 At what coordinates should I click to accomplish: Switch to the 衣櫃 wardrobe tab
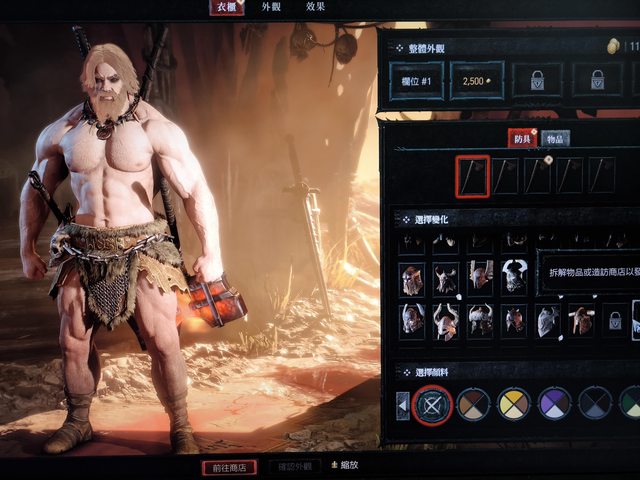[x=225, y=7]
